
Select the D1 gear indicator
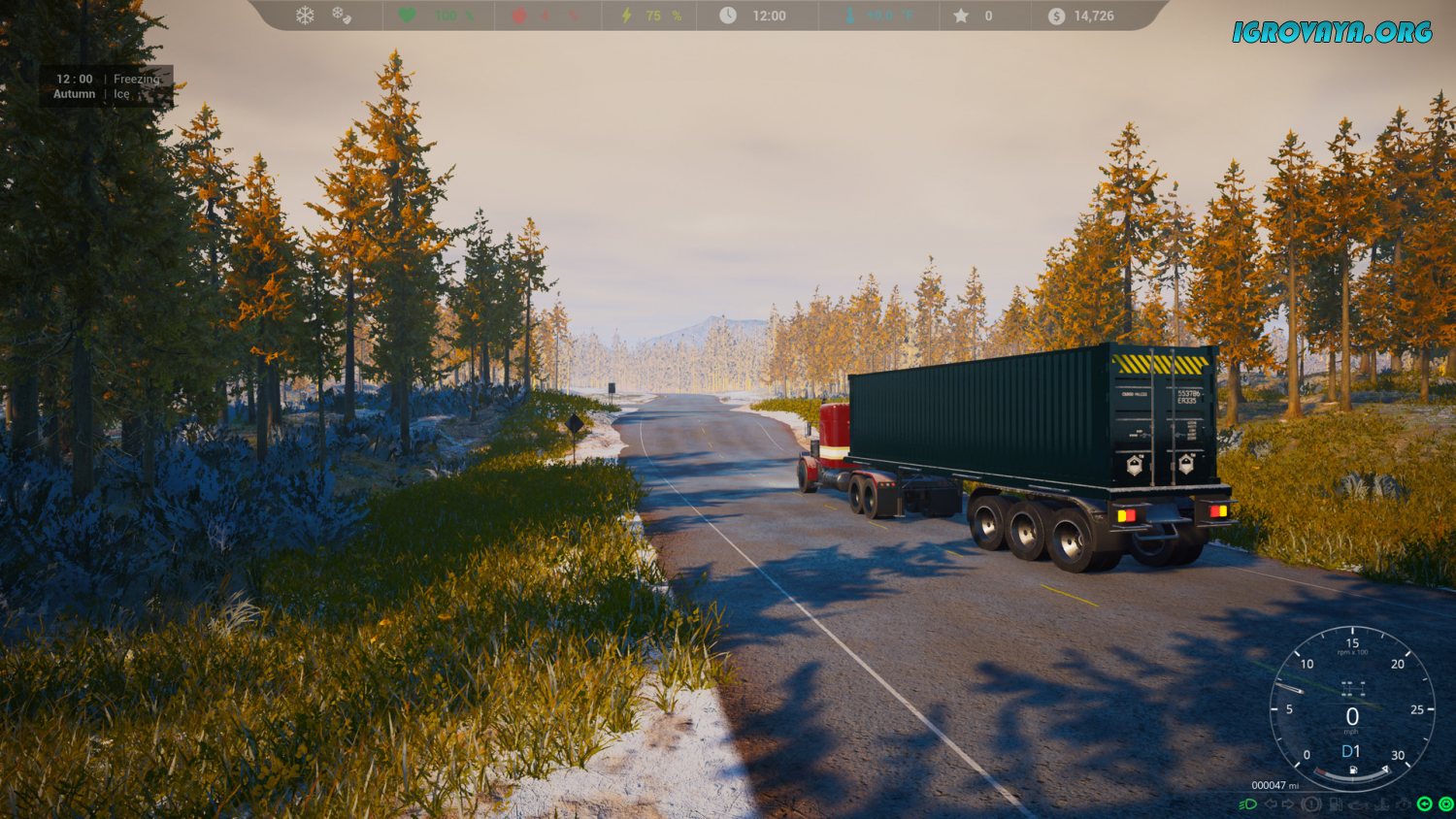tap(1351, 751)
